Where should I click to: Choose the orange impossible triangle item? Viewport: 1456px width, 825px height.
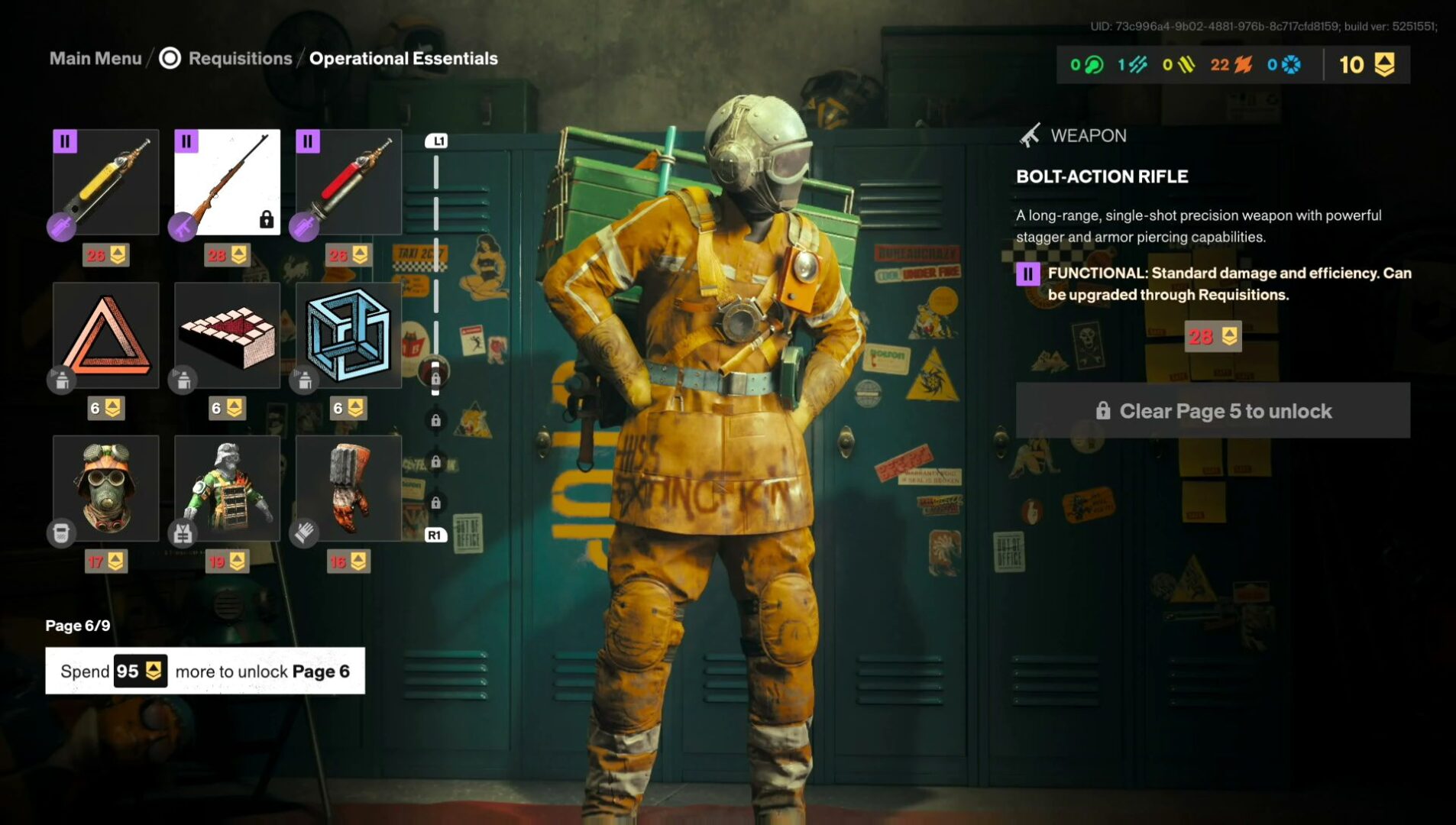click(x=106, y=335)
